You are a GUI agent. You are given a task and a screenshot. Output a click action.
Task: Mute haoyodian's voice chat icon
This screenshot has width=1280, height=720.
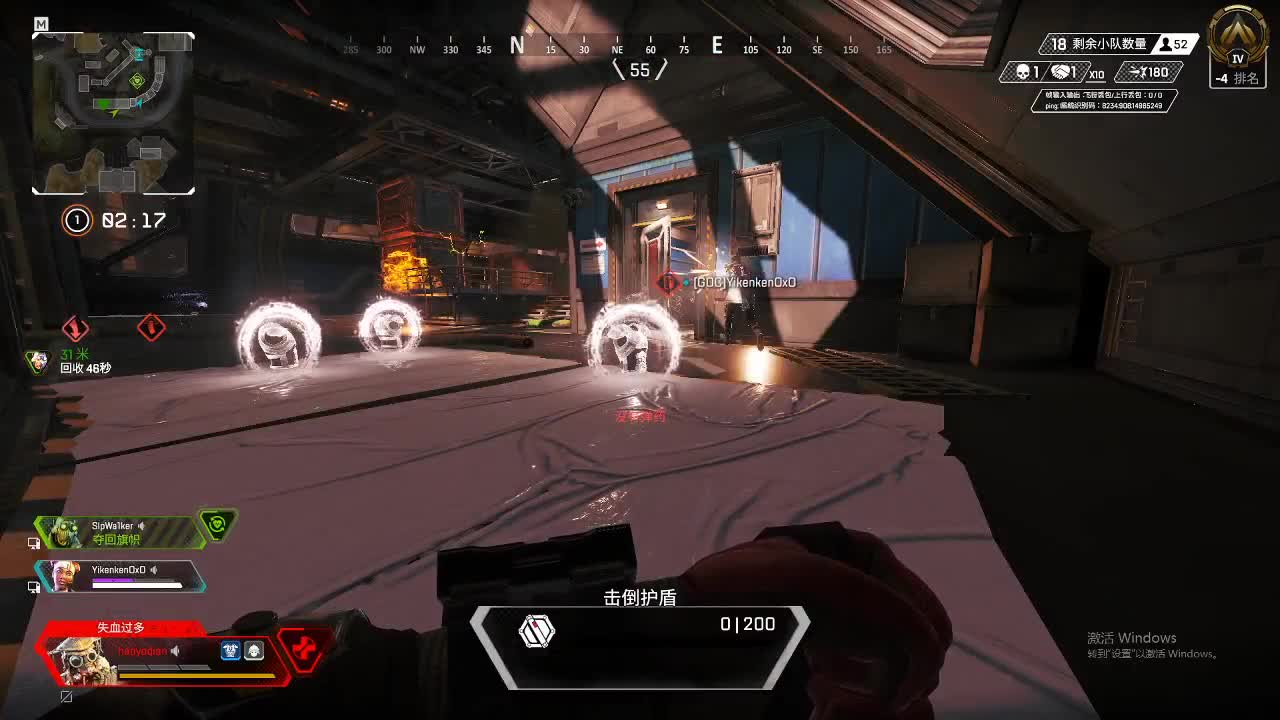174,651
